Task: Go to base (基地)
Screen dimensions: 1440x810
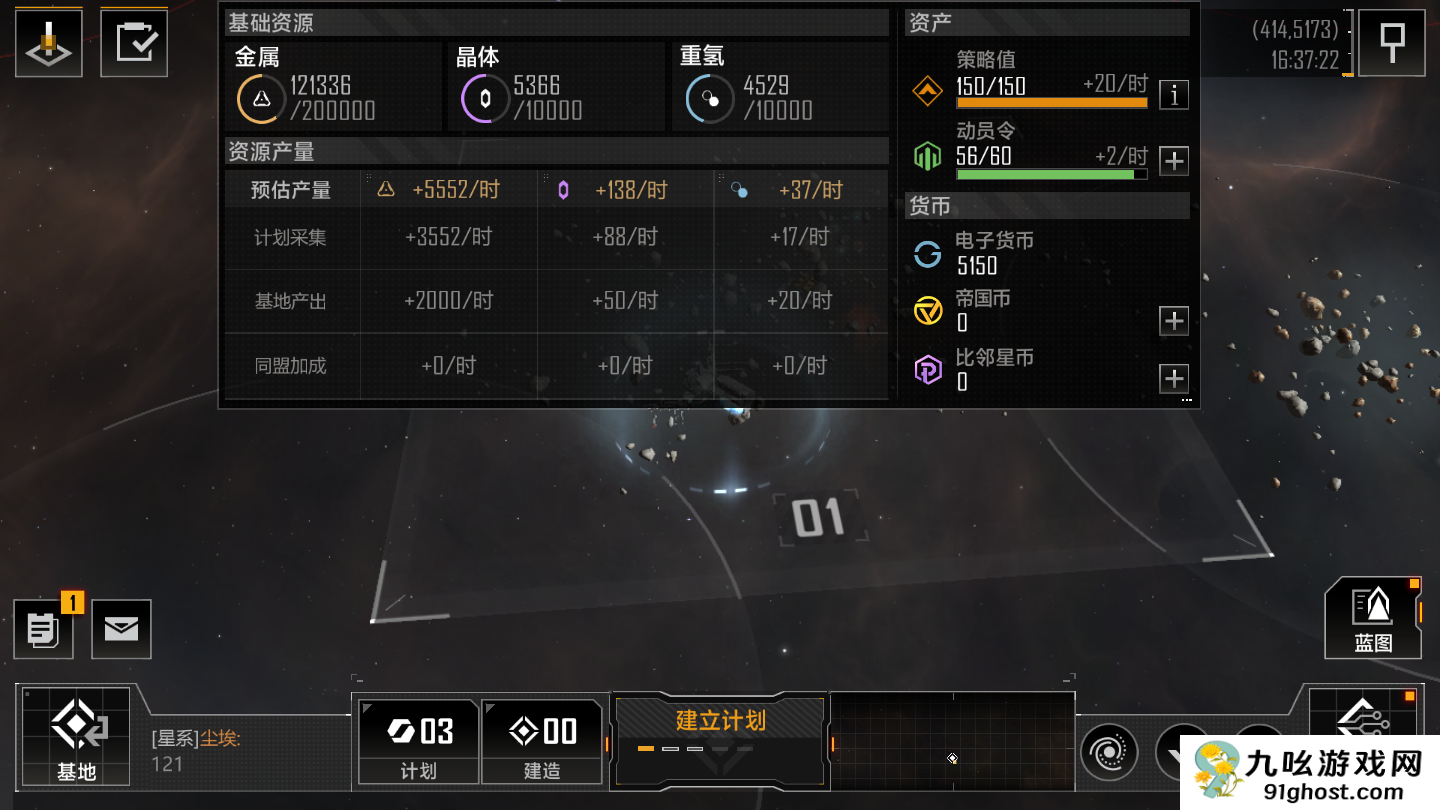Action: click(76, 736)
